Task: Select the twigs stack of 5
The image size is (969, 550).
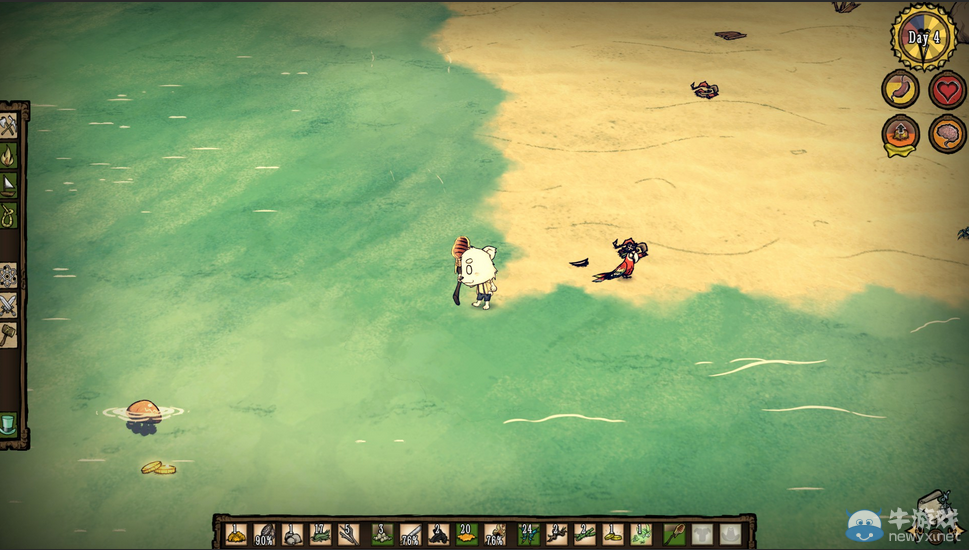Action: [351, 534]
